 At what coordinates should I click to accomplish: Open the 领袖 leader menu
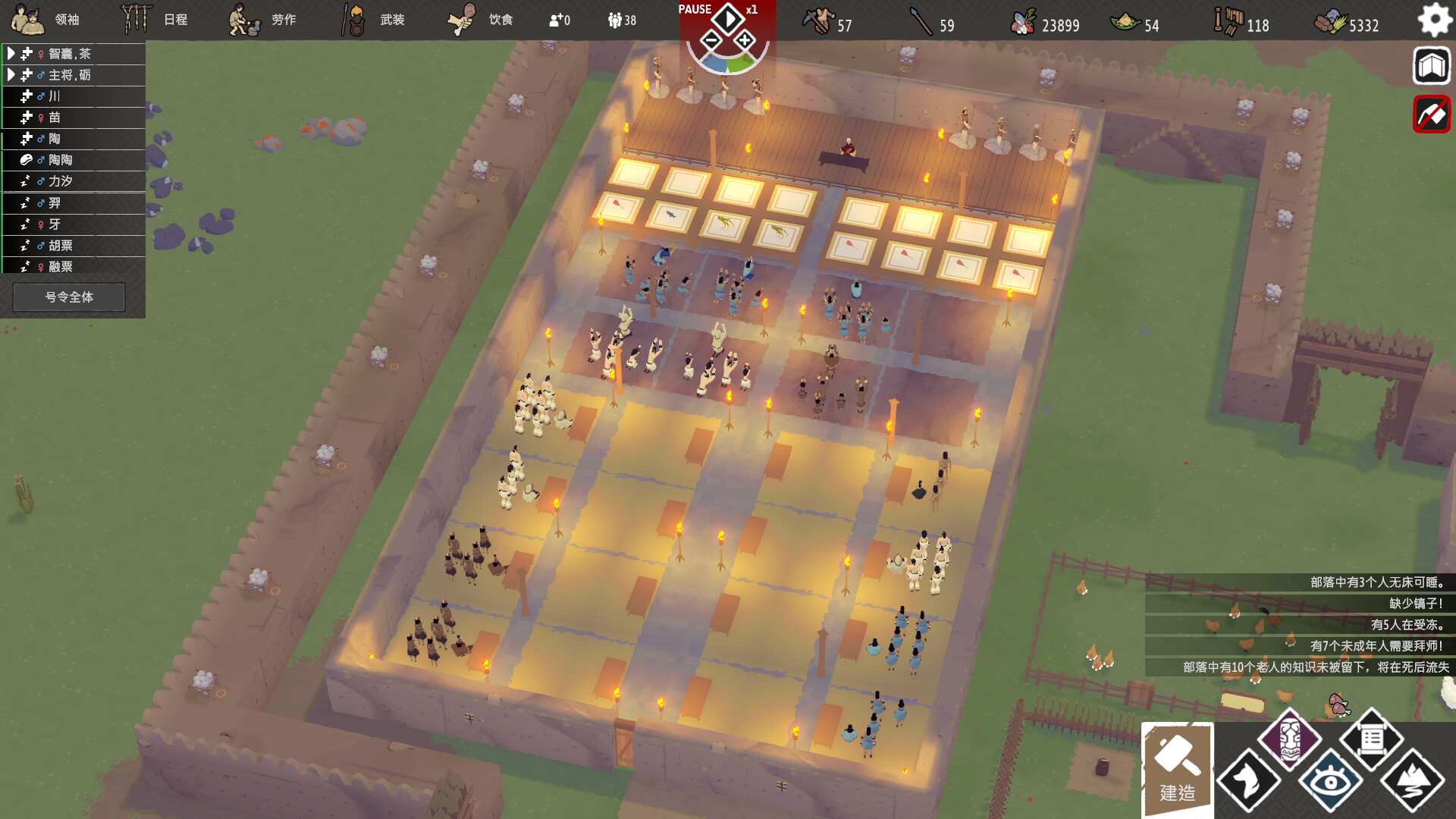tap(47, 20)
